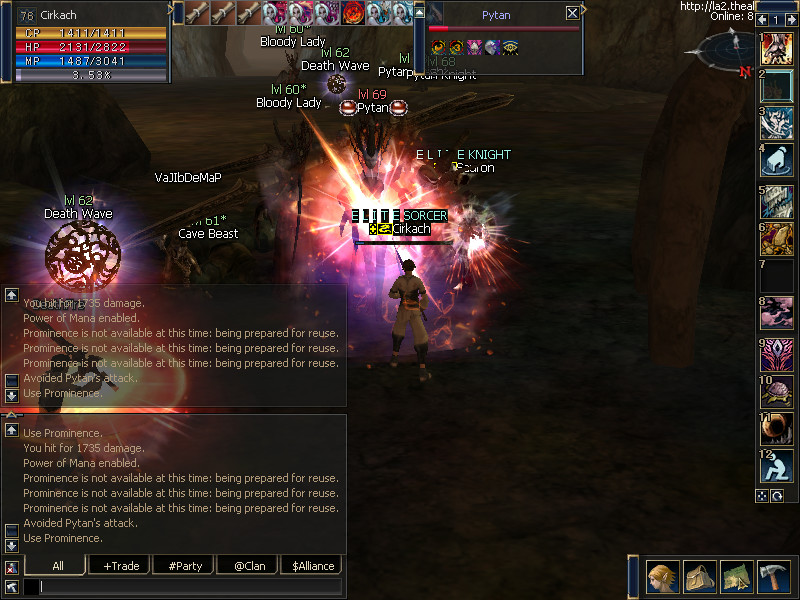
Task: Activate the skill in hotbar slot 1
Action: pos(778,49)
